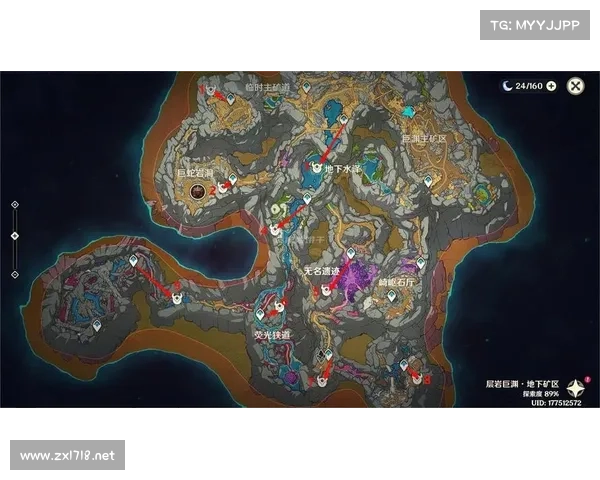The width and height of the screenshot is (600, 480).
Task: Add Original Resin with the plus button
Action: [551, 86]
